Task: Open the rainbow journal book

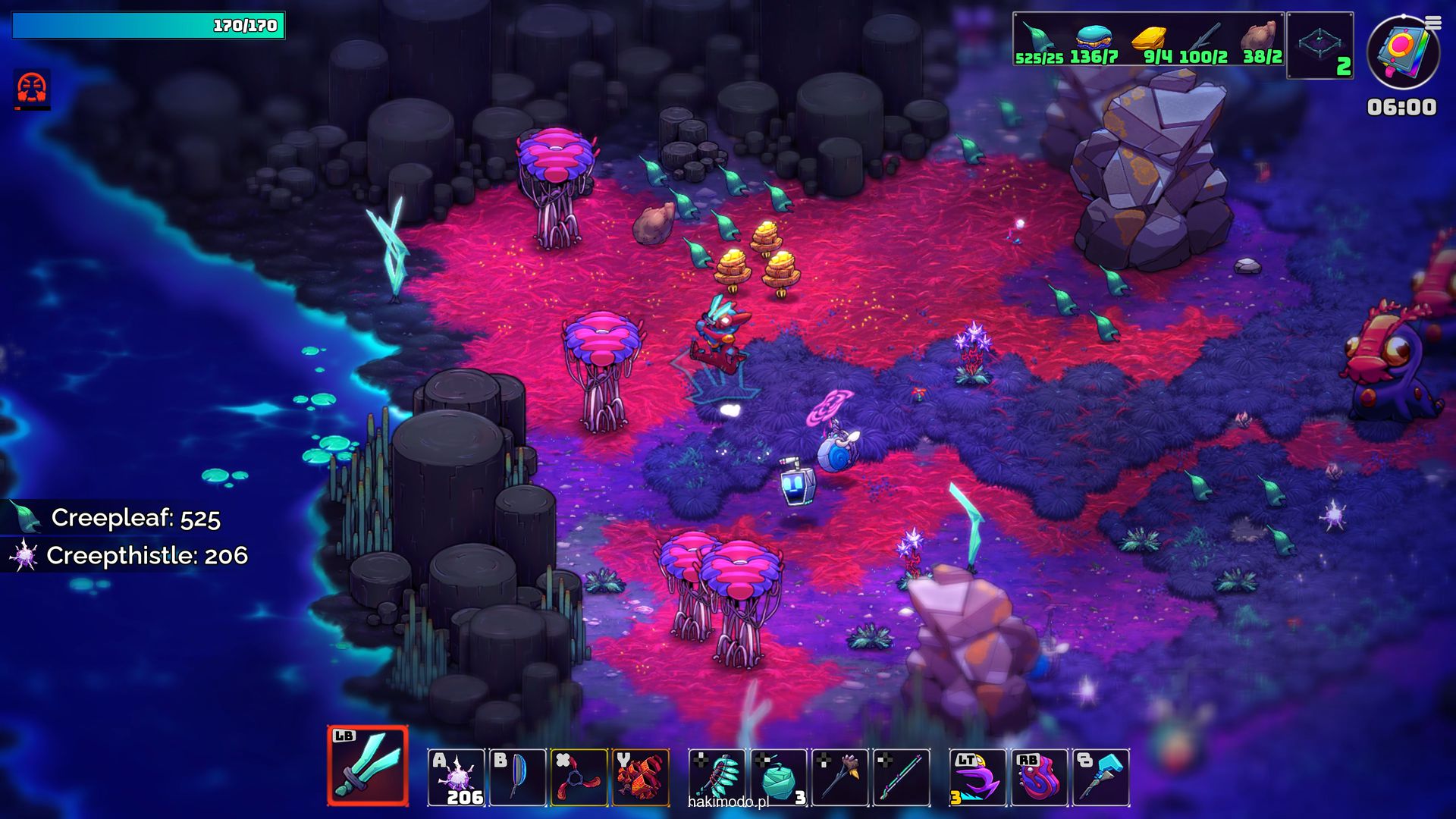Action: (1403, 53)
